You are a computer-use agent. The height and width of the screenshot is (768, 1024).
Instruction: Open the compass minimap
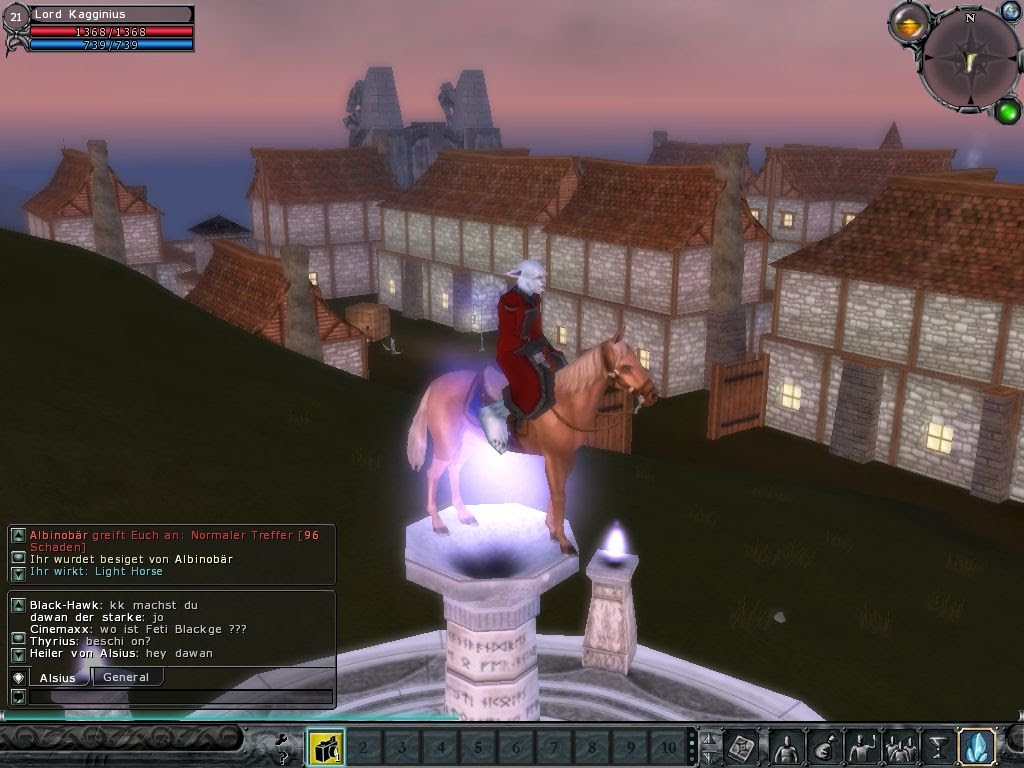click(x=969, y=60)
